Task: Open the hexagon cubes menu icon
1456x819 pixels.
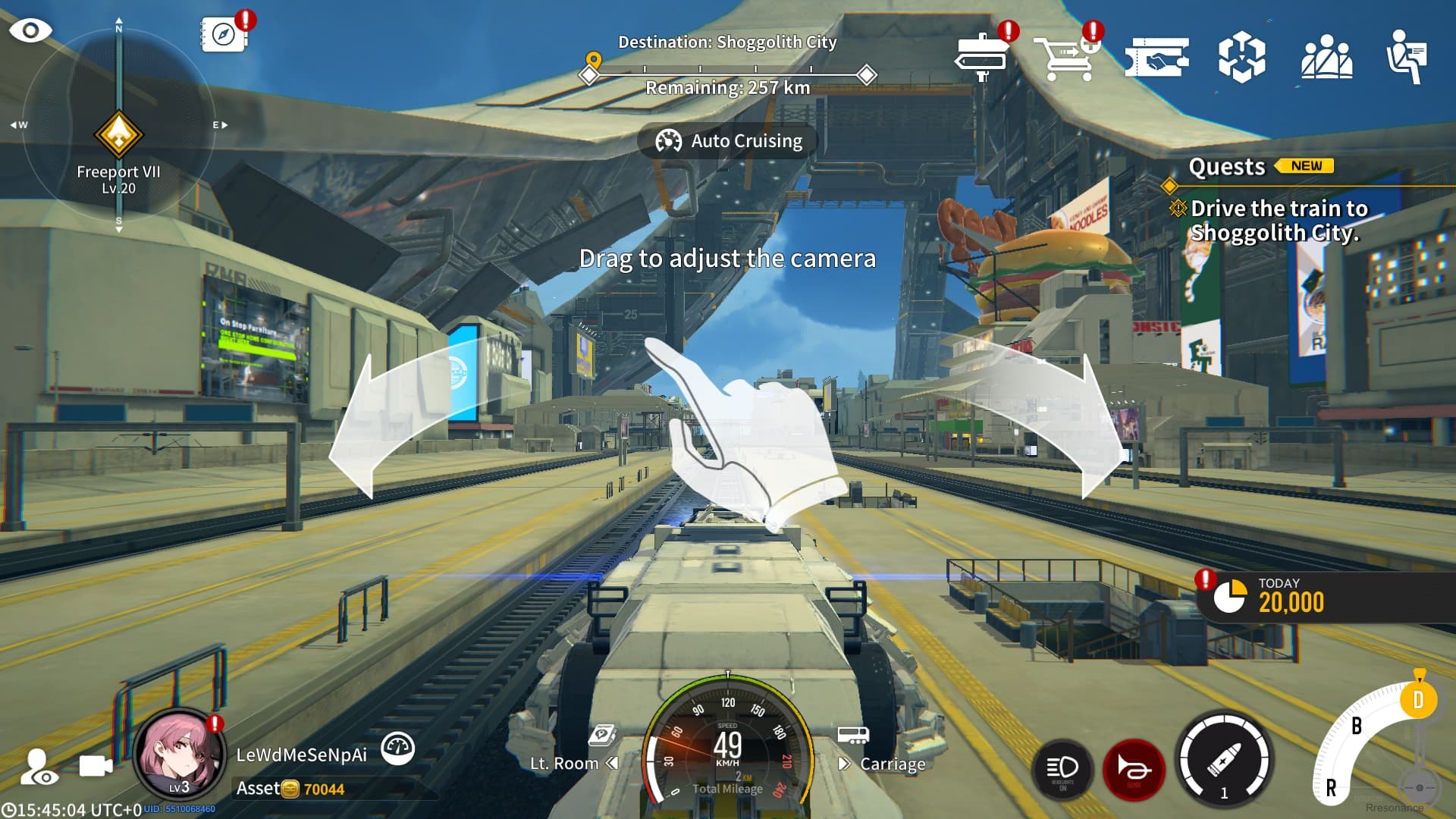Action: (x=1241, y=57)
